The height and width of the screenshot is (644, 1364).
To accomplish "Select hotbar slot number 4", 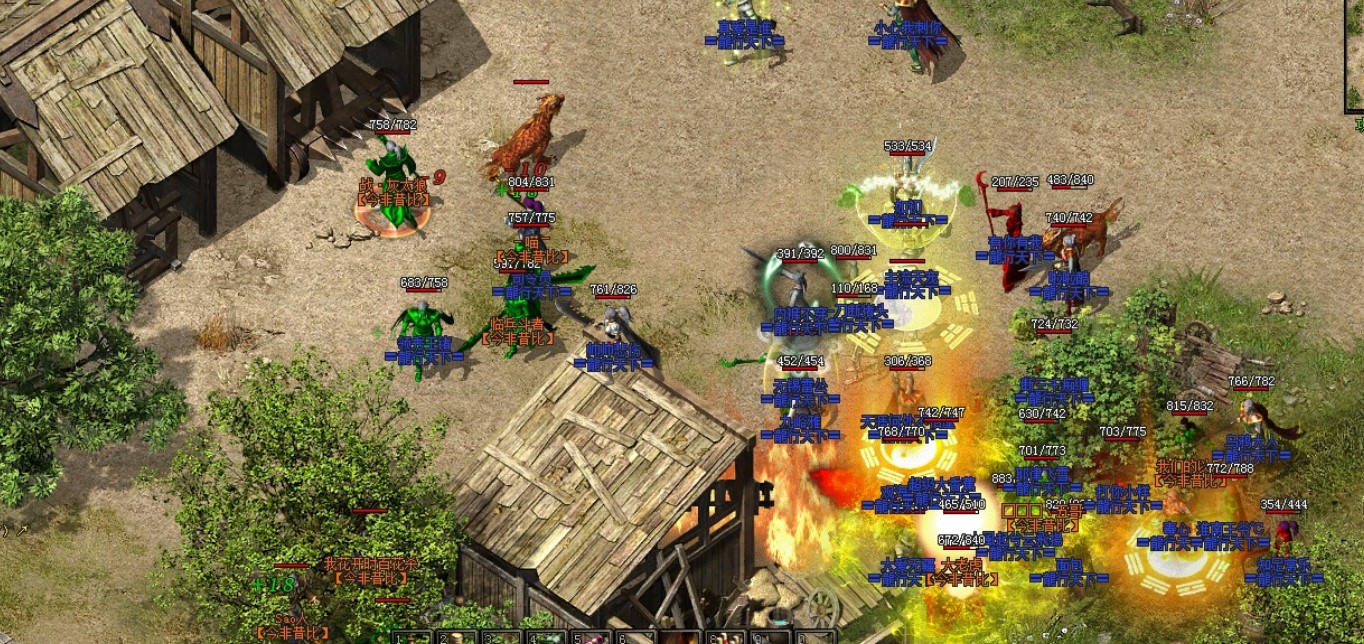I will (x=547, y=638).
